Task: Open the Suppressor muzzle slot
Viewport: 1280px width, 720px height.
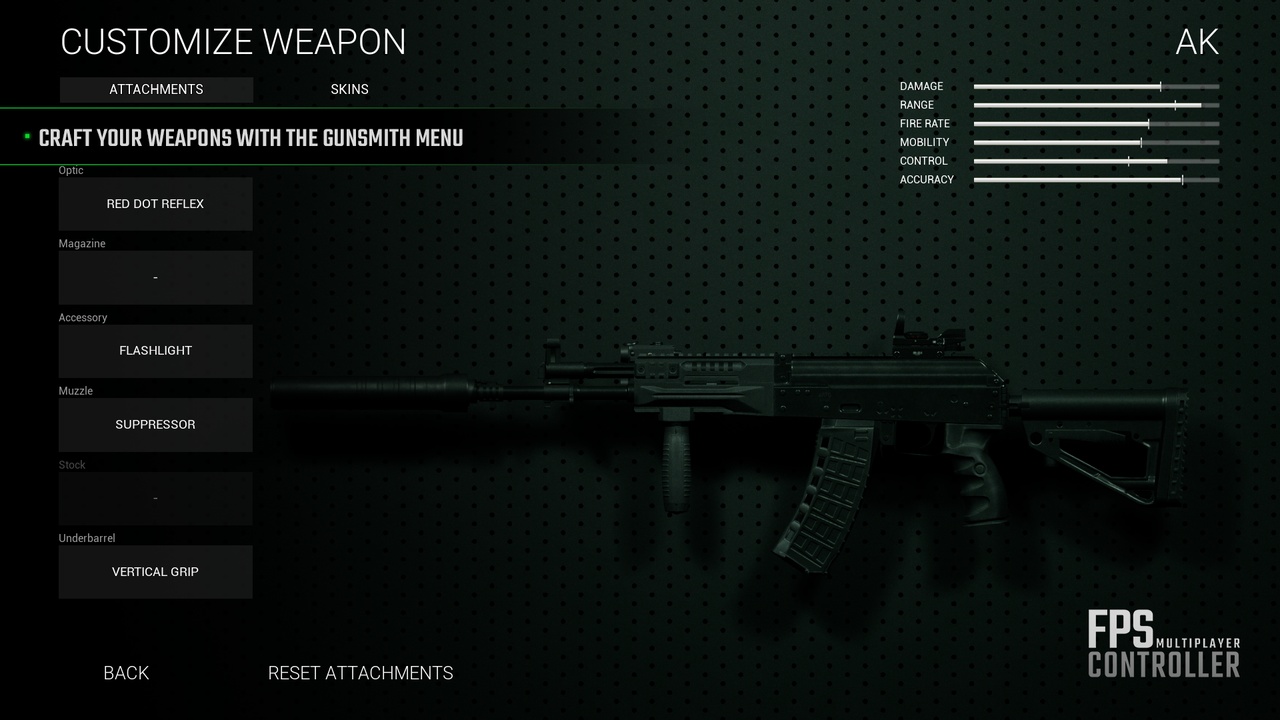Action: tap(155, 424)
